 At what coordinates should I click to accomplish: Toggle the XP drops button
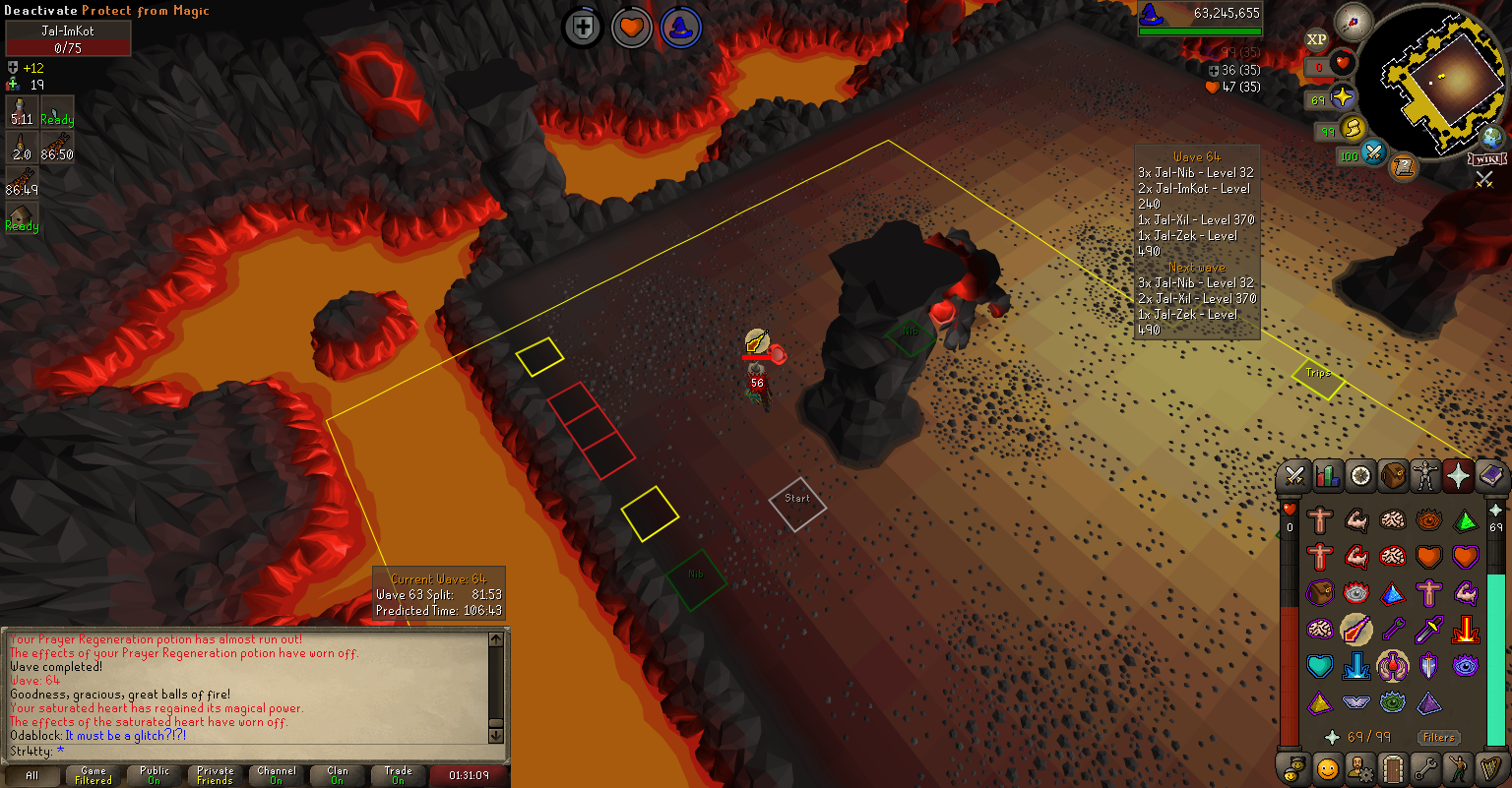[x=1317, y=39]
